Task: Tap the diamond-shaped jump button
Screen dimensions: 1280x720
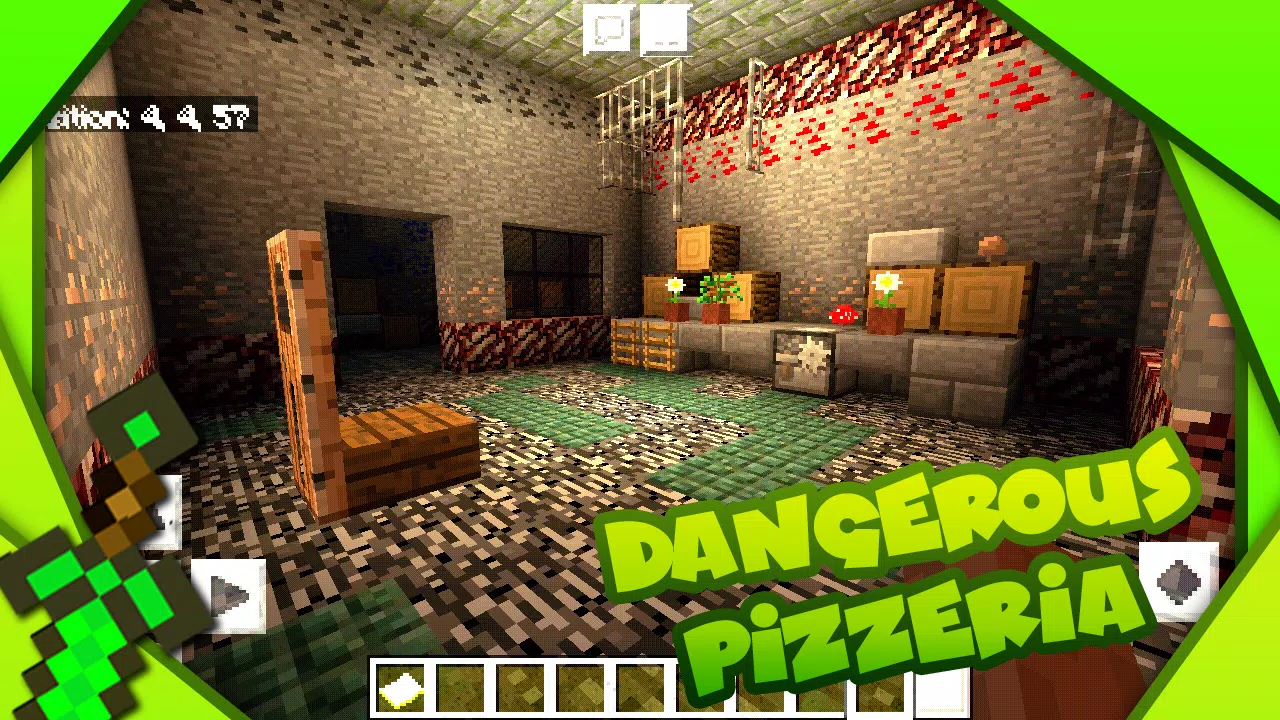Action: (x=1178, y=579)
